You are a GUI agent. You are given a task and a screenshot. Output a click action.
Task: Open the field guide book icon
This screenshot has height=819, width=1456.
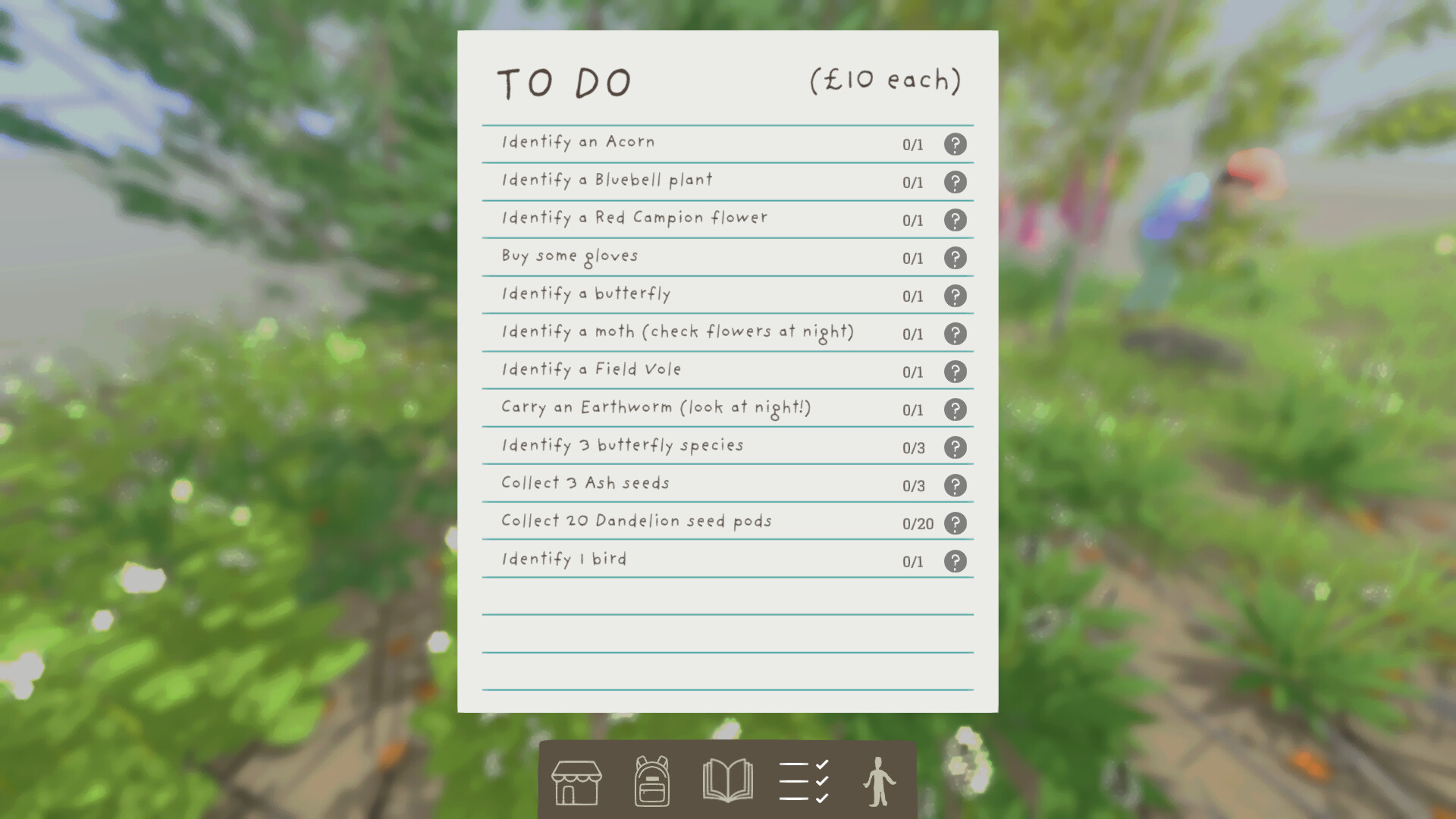[728, 781]
